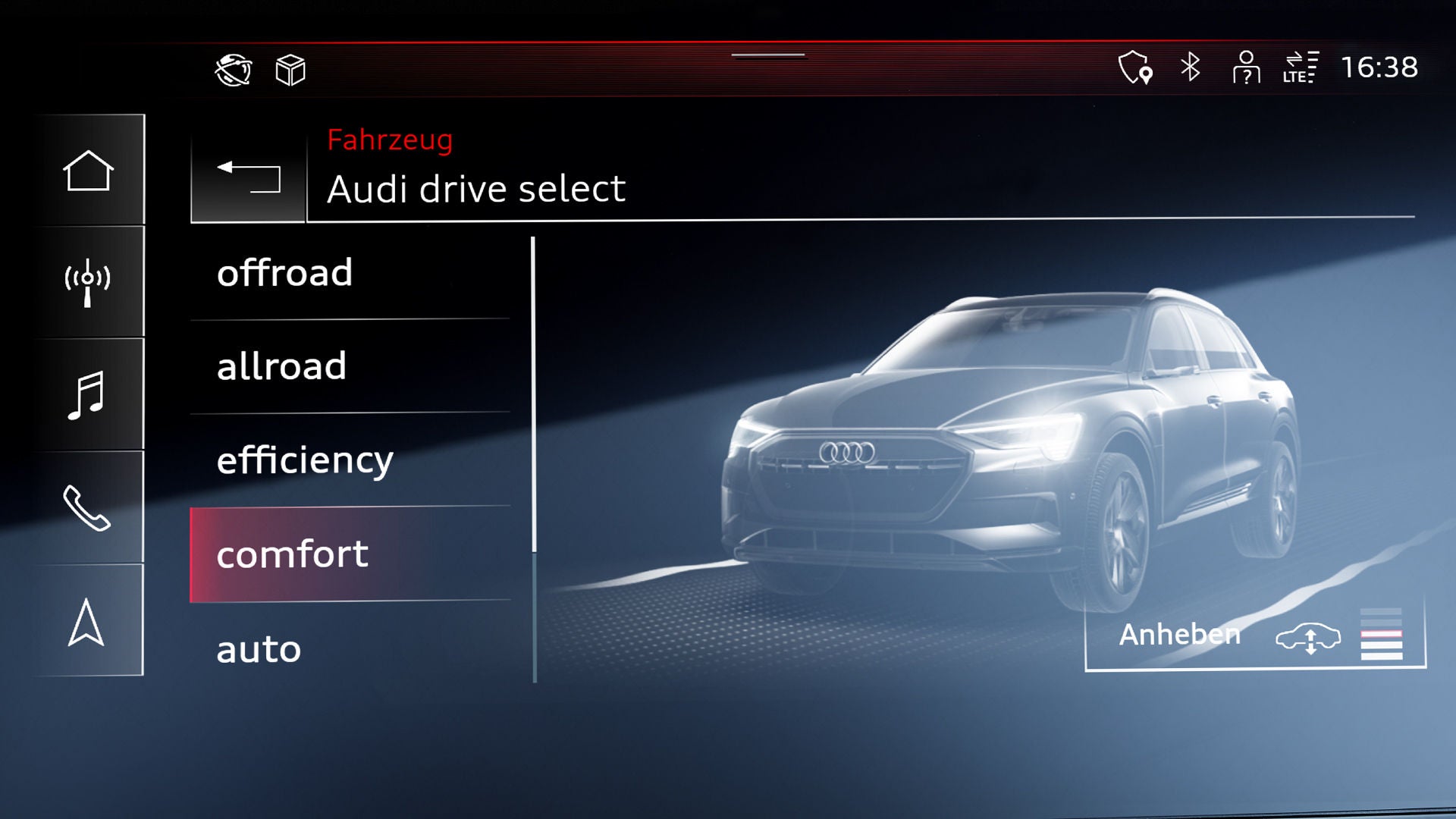Image resolution: width=1456 pixels, height=819 pixels.
Task: Open the phone menu
Action: [88, 507]
